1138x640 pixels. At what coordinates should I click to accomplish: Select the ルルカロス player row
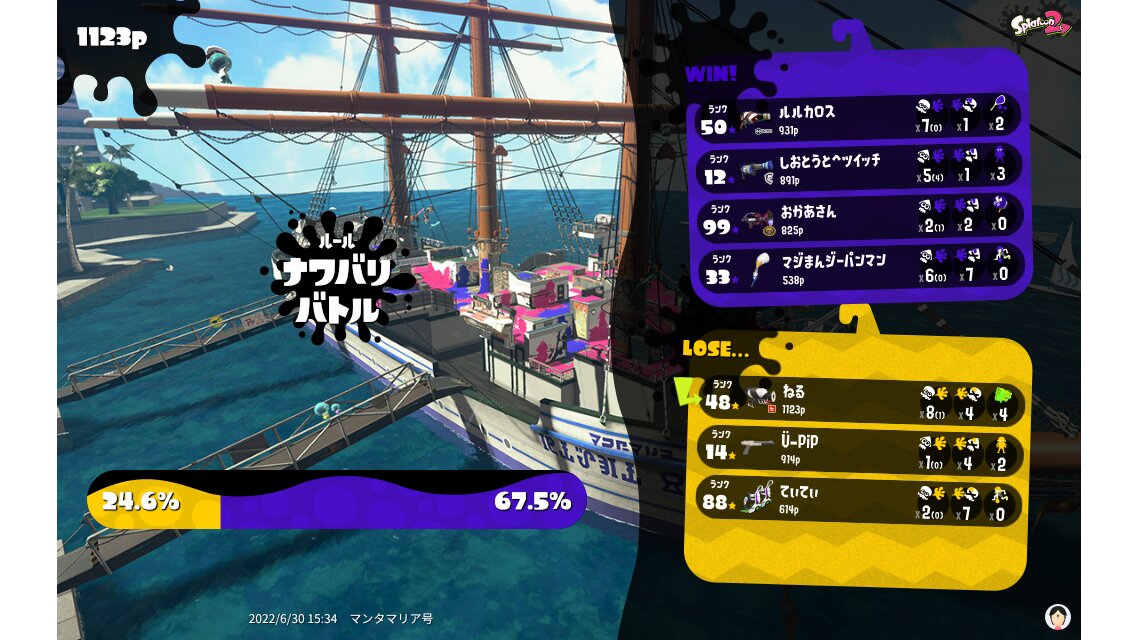pos(858,118)
